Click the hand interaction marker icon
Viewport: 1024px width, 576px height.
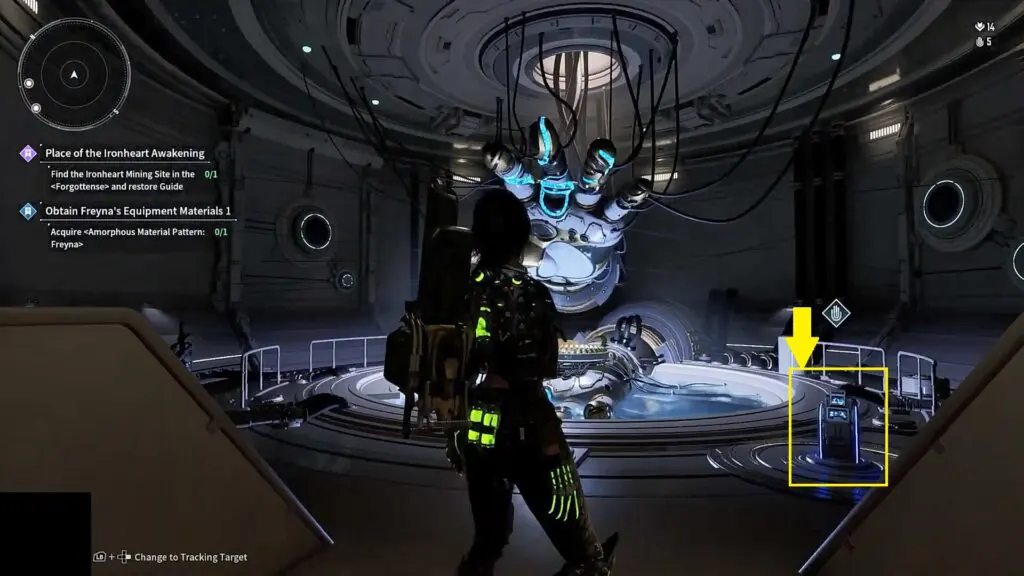pyautogui.click(x=836, y=314)
